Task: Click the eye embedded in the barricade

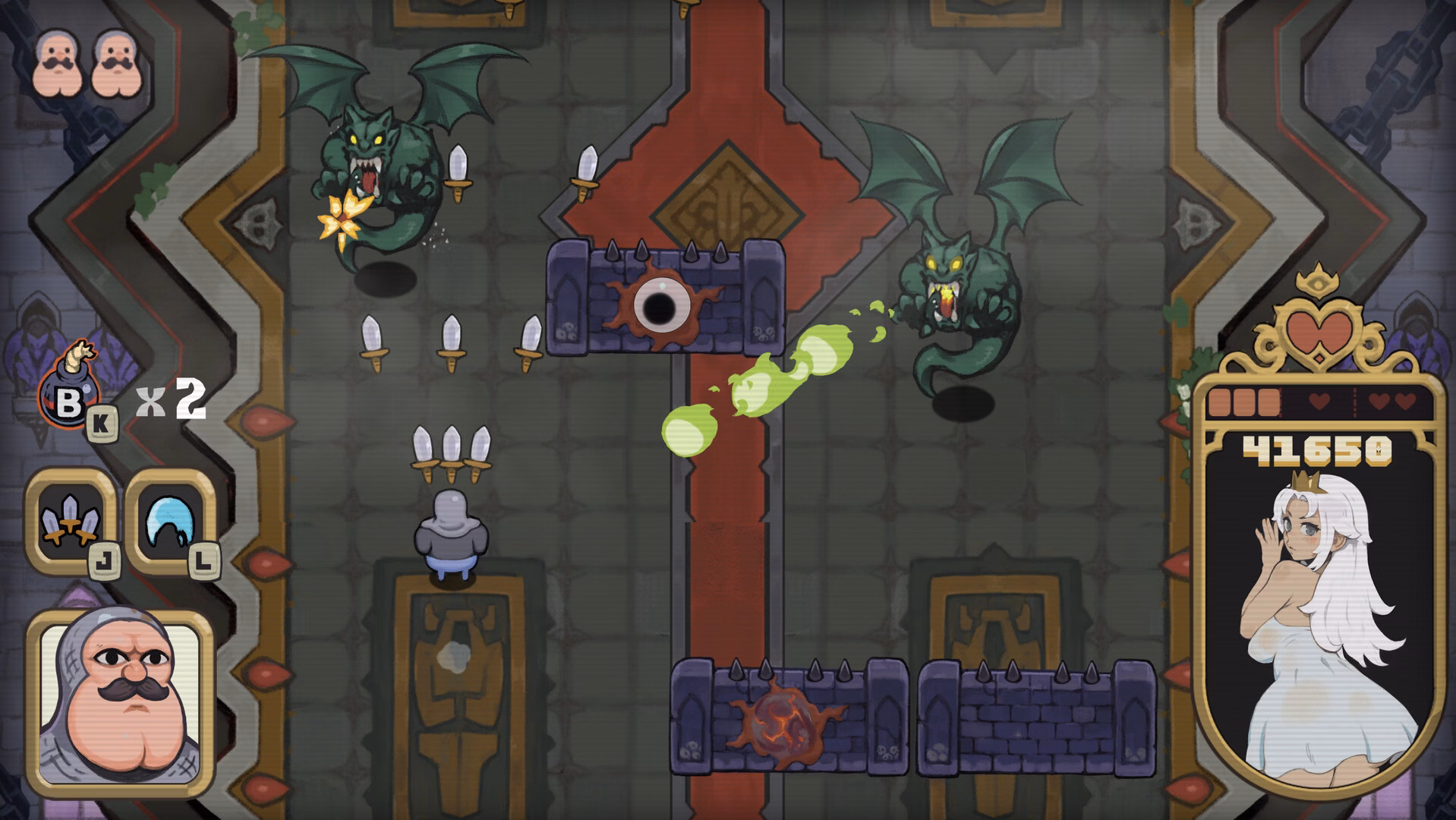Action: click(x=660, y=305)
